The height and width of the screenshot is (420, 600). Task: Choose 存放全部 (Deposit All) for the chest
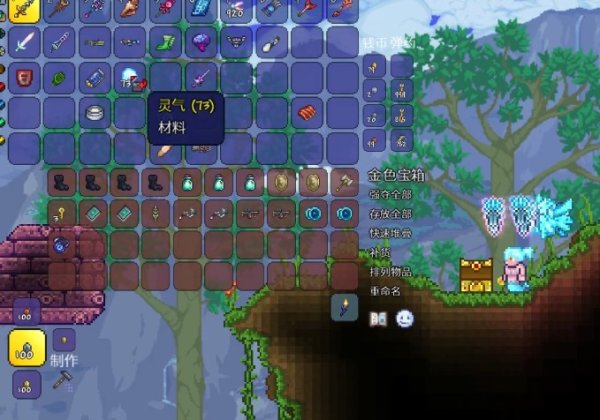(x=390, y=213)
